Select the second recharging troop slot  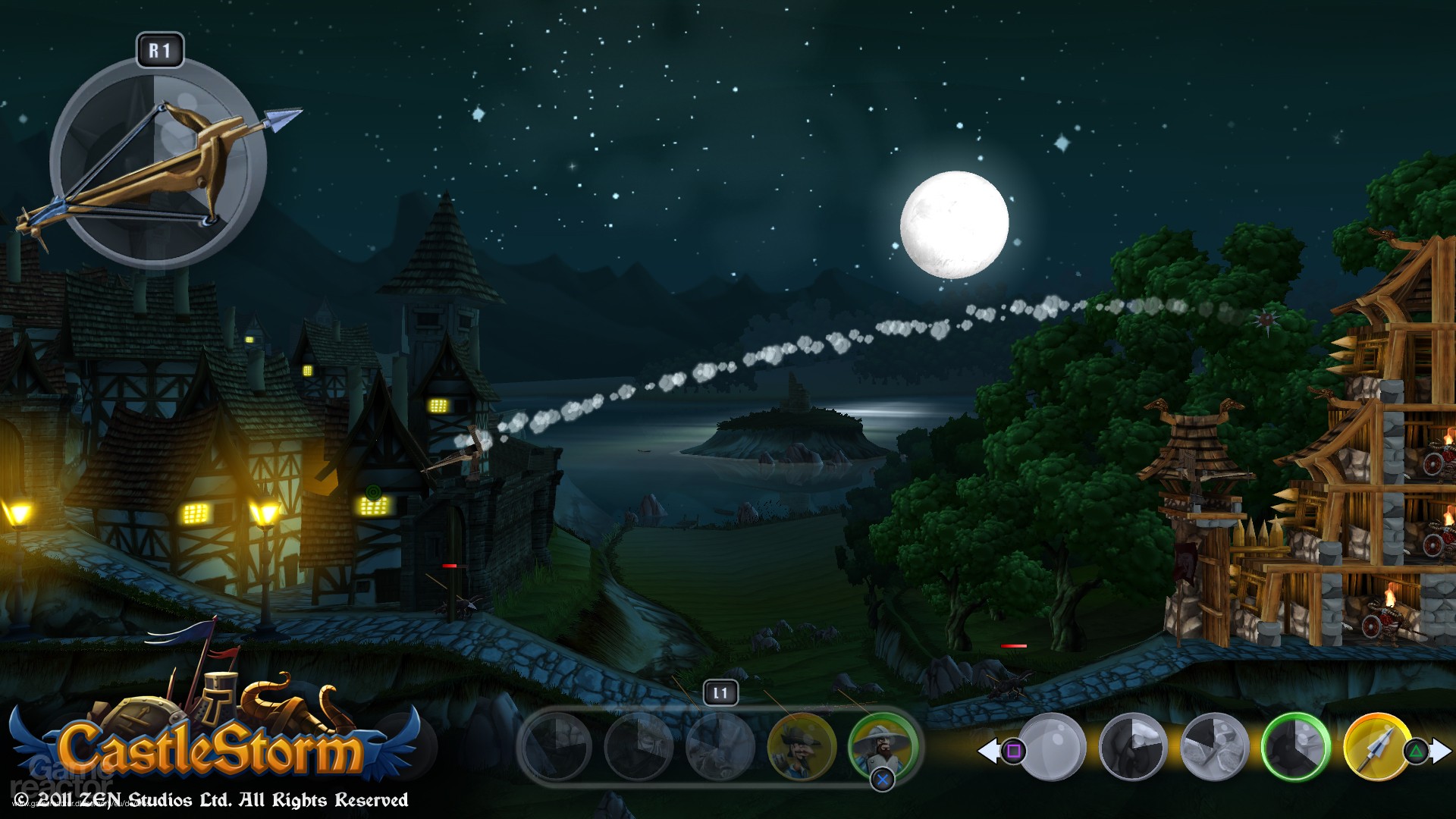[637, 749]
